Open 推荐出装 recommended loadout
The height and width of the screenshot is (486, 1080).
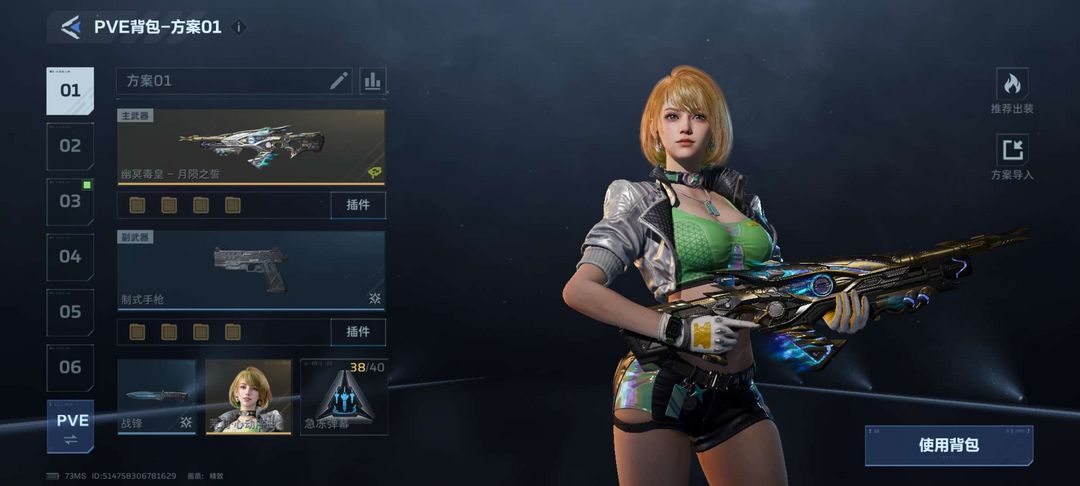[x=1012, y=91]
